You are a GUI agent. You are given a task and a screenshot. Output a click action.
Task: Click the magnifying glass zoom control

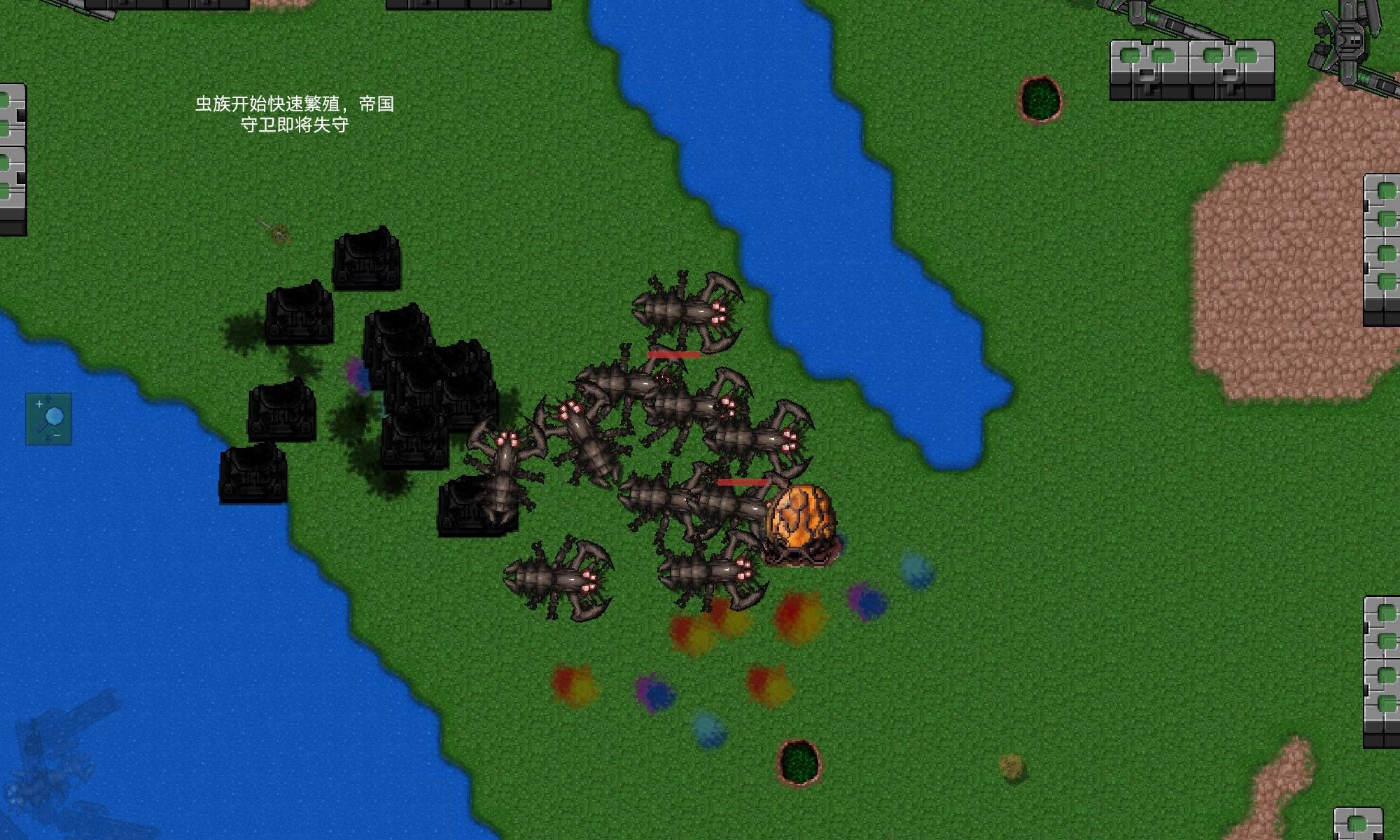tap(49, 419)
